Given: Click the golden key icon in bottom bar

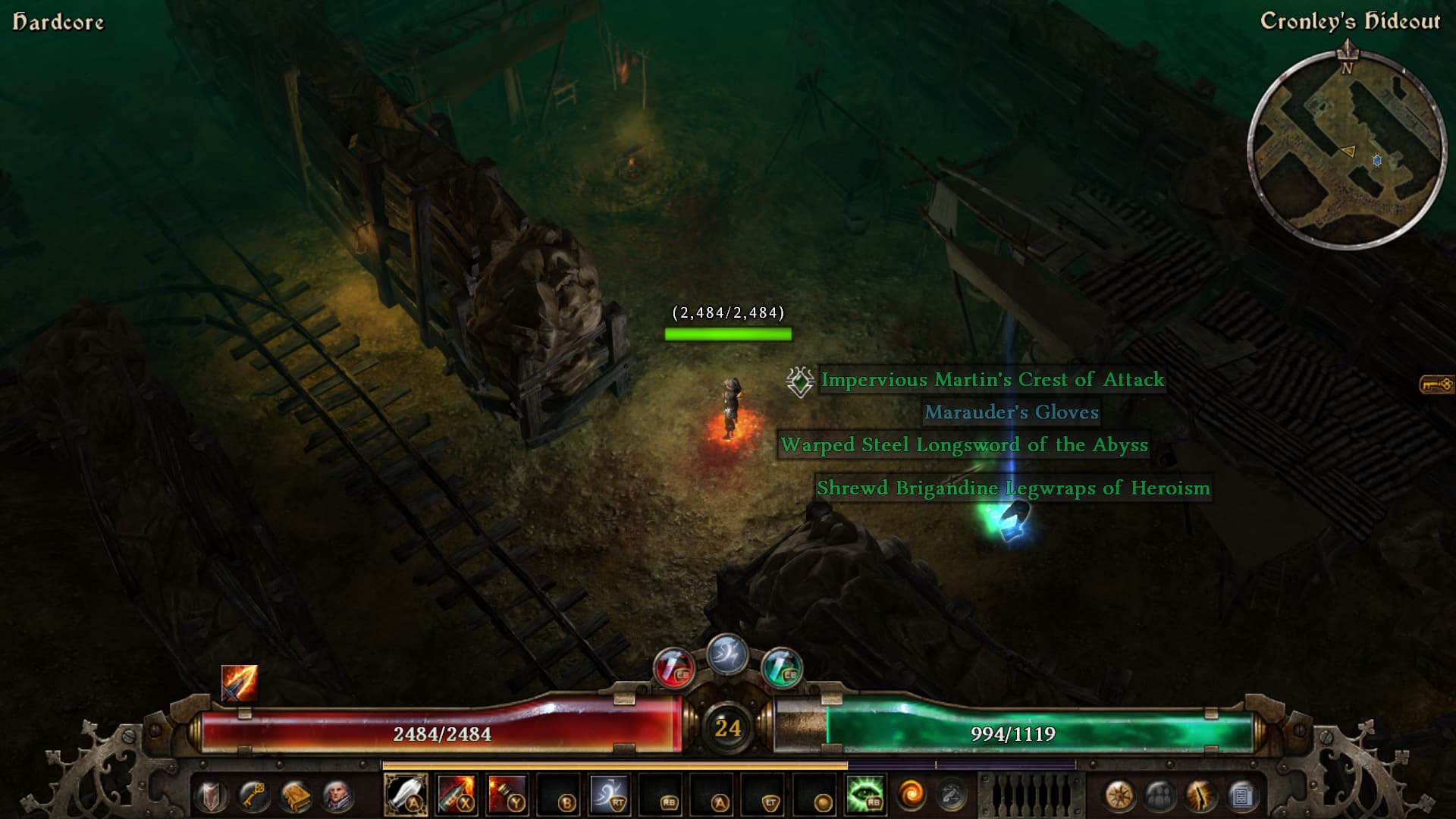Looking at the screenshot, I should (x=253, y=796).
